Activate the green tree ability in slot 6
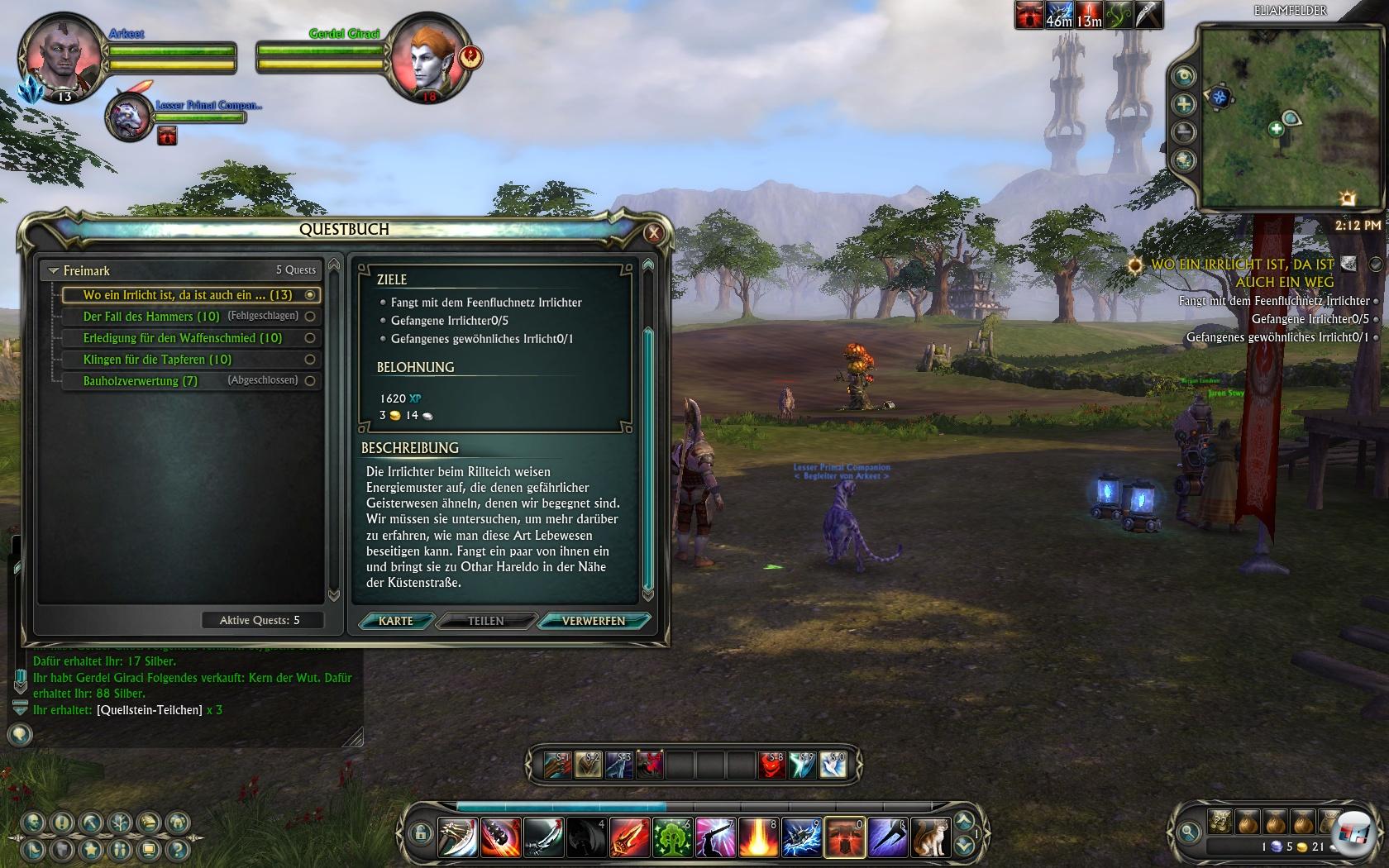Screen dimensions: 1389x868 672,837
